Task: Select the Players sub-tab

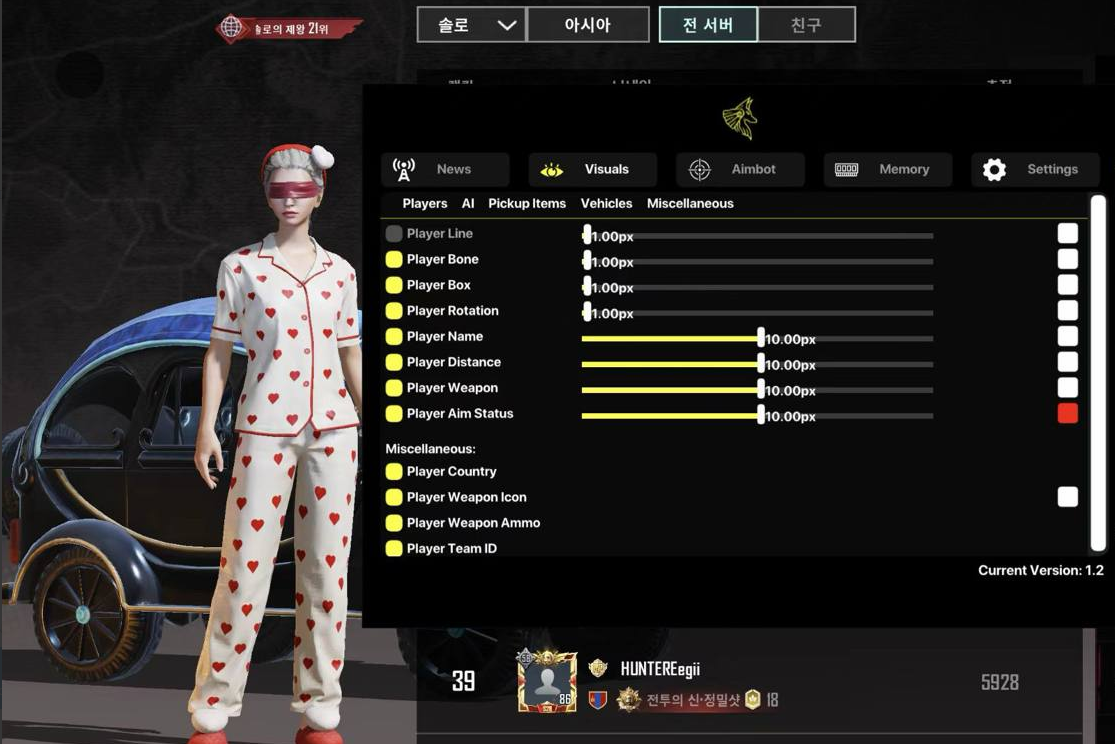Action: [425, 203]
